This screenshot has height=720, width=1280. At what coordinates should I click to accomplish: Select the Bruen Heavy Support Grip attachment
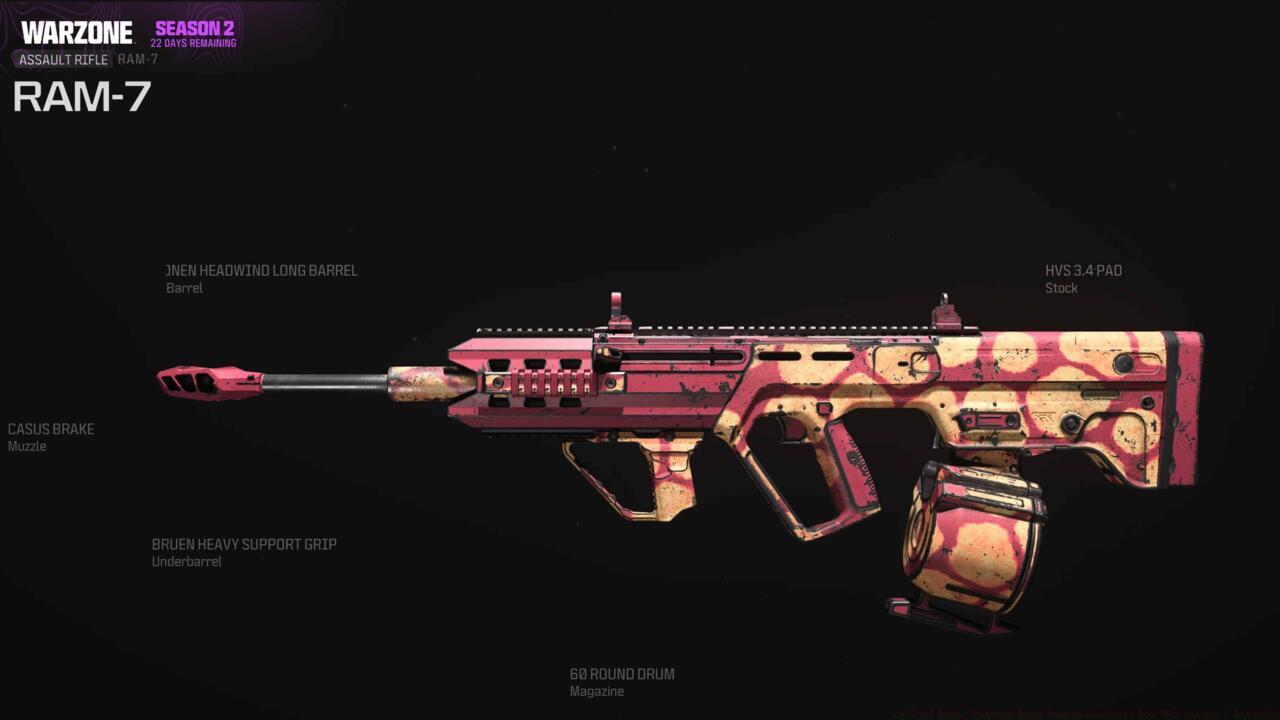coord(243,544)
